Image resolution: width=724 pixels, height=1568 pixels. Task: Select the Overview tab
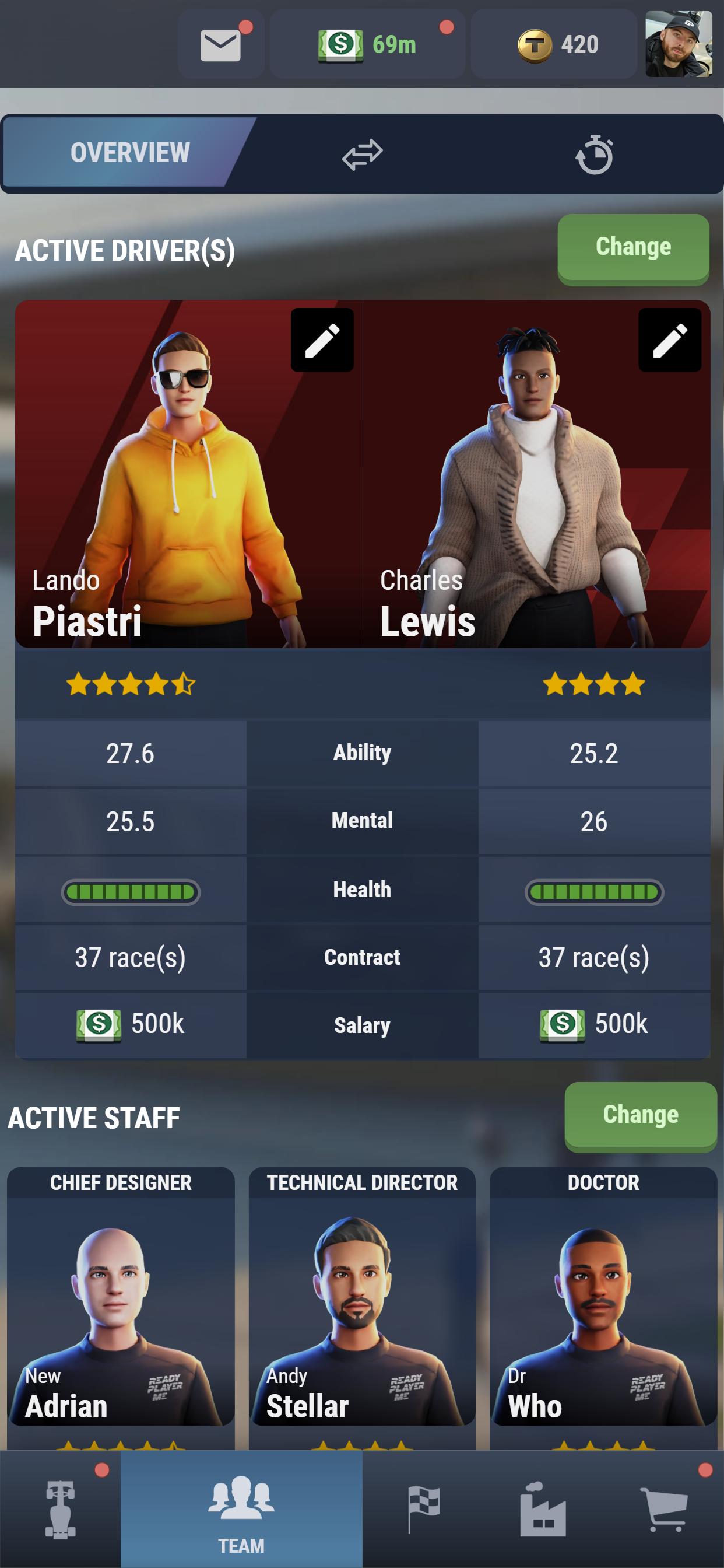(129, 153)
